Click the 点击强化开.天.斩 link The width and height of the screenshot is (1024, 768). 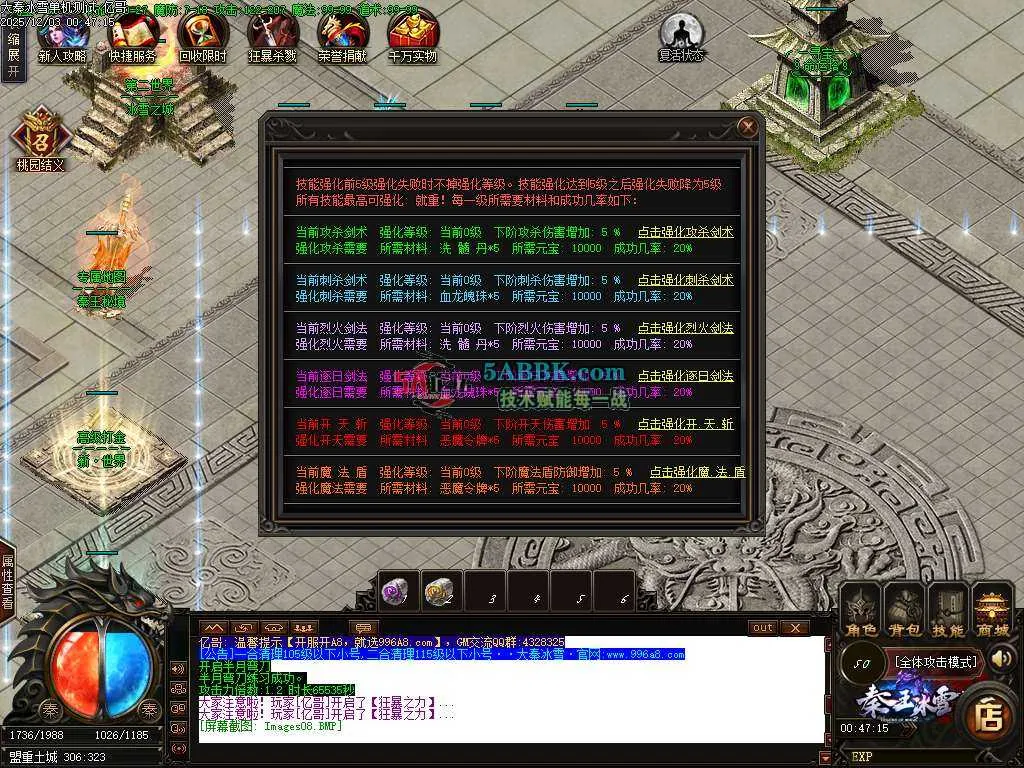685,424
